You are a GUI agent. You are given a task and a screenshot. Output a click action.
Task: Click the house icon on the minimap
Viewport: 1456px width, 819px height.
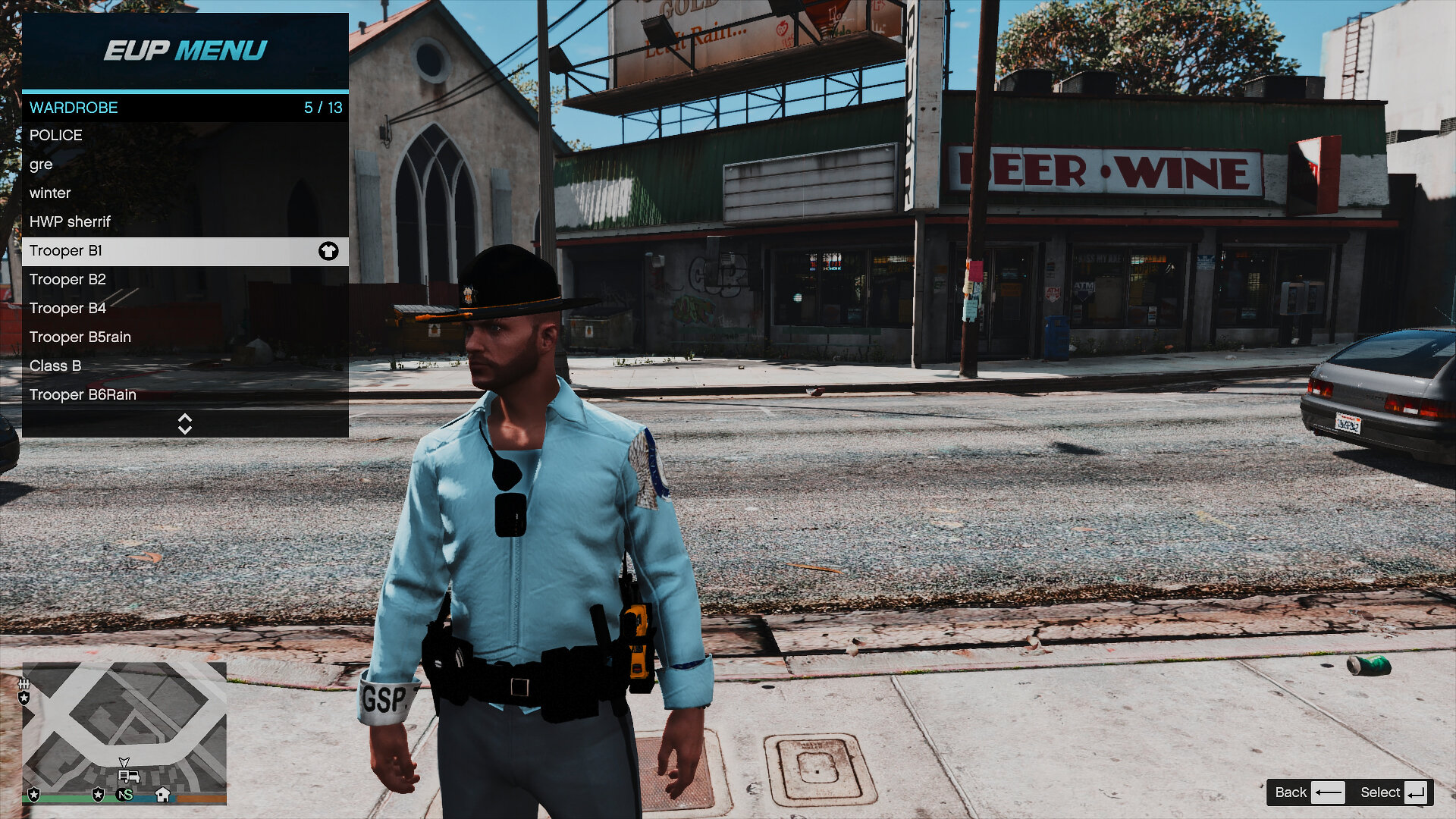tap(162, 794)
